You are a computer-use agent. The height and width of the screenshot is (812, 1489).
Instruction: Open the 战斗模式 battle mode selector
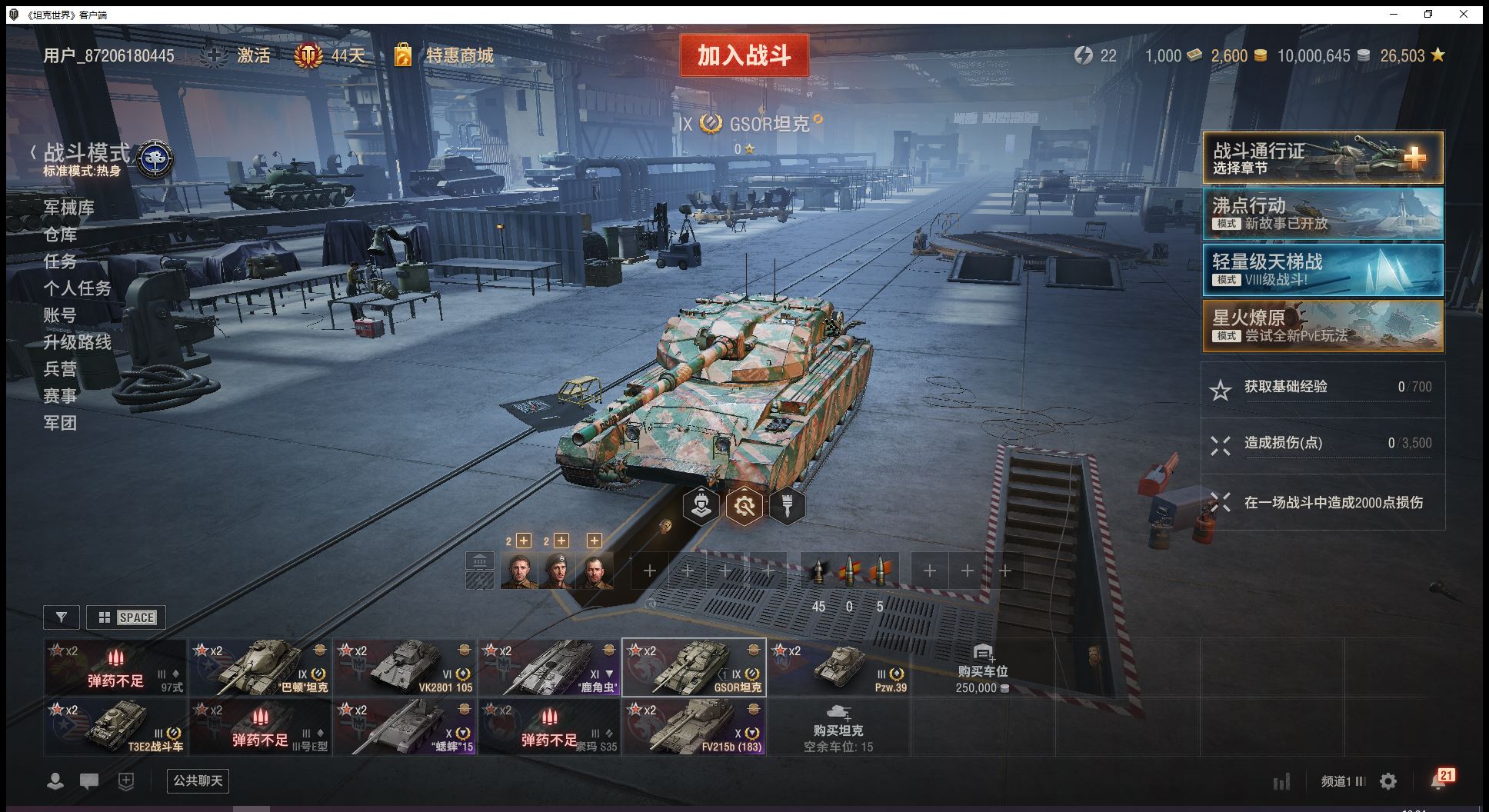tap(87, 153)
